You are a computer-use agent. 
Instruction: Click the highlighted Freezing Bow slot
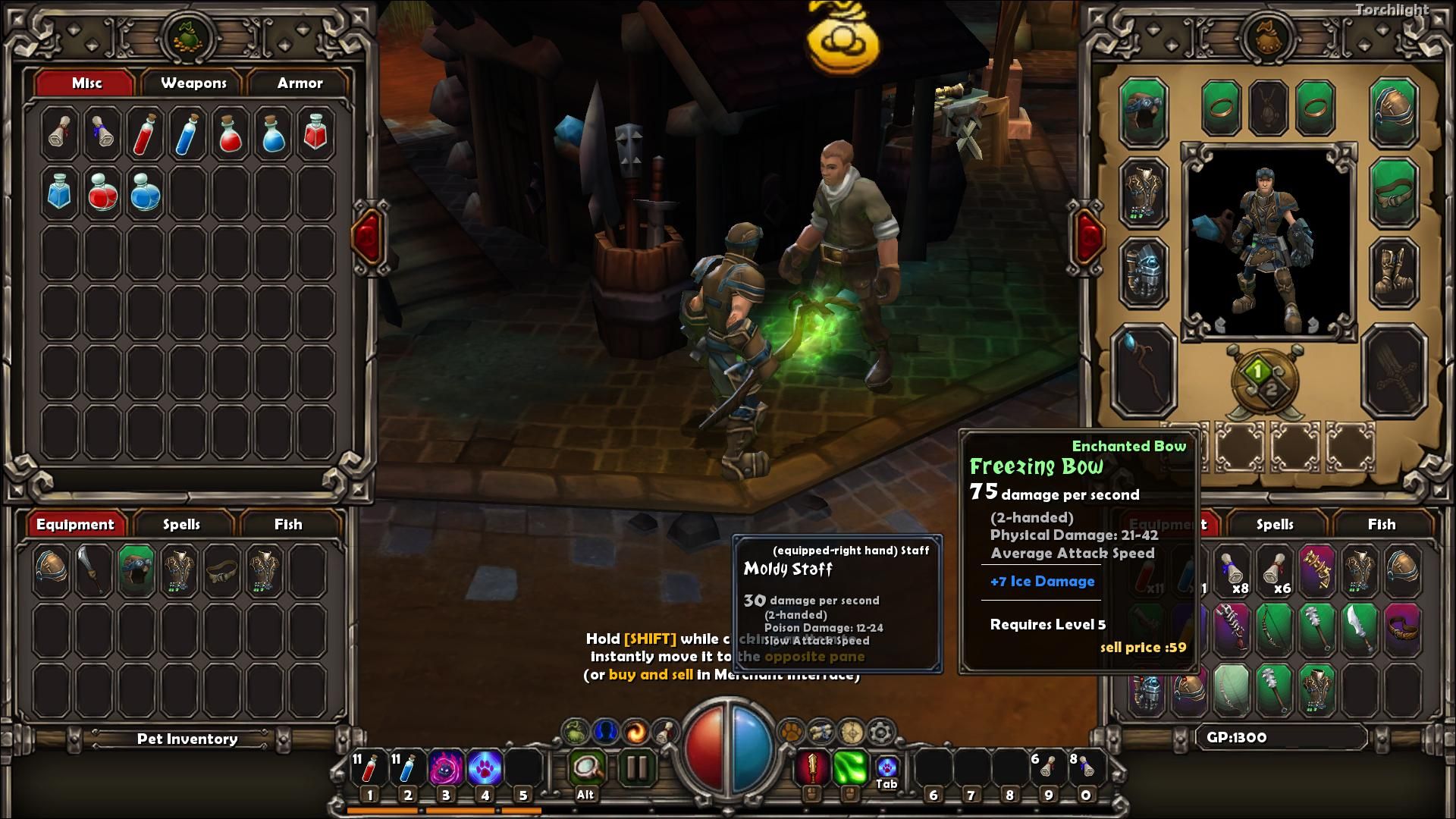(1274, 628)
